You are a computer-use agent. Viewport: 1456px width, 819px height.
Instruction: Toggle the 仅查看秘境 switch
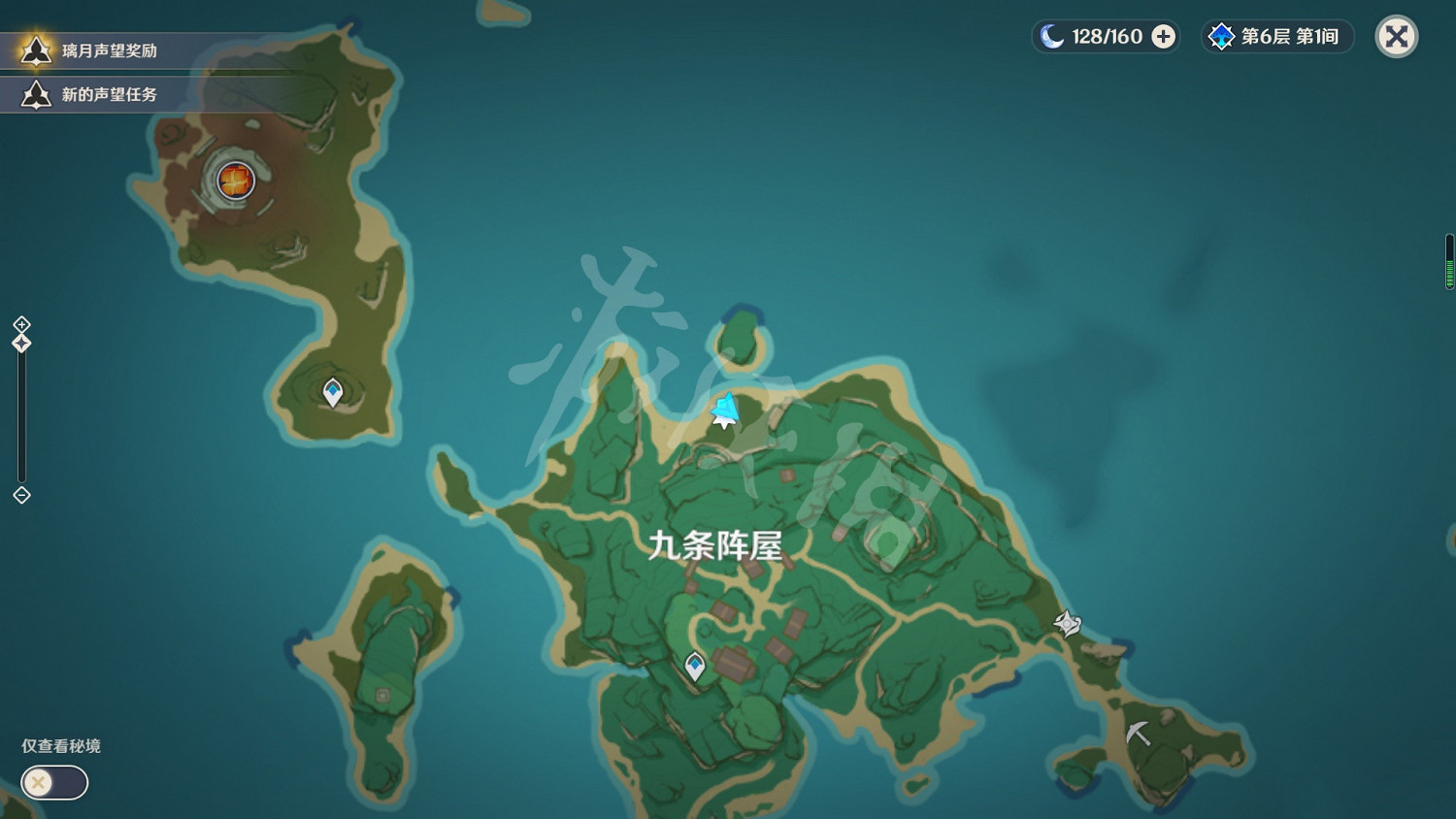coord(53,782)
